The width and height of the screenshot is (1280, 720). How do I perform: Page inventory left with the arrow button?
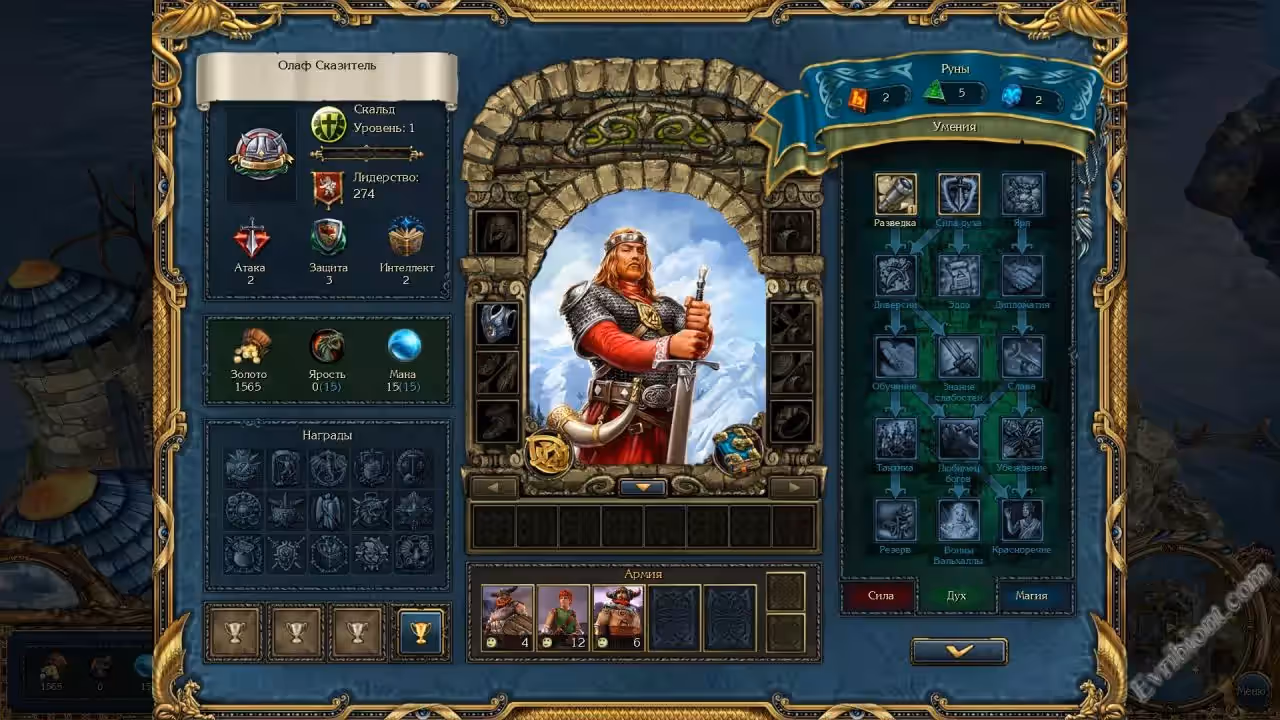tap(494, 487)
